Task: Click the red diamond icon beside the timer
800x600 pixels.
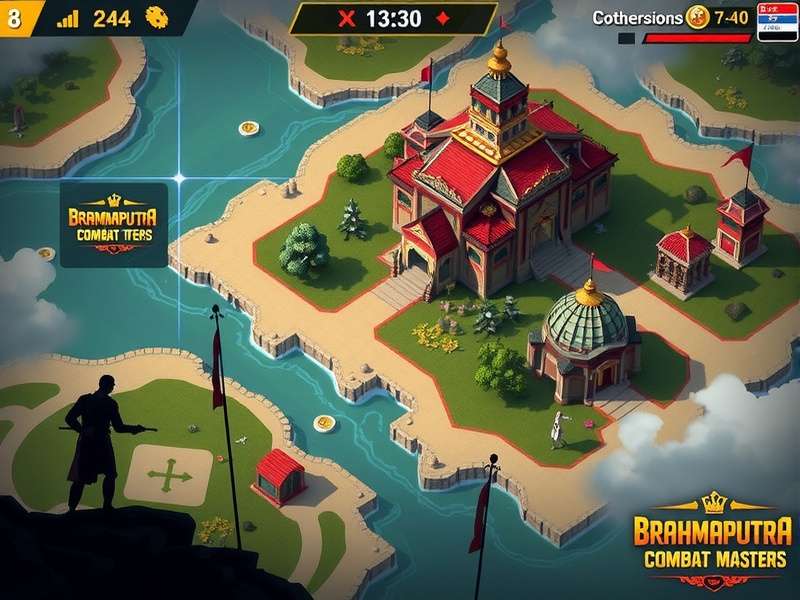Action: (442, 18)
